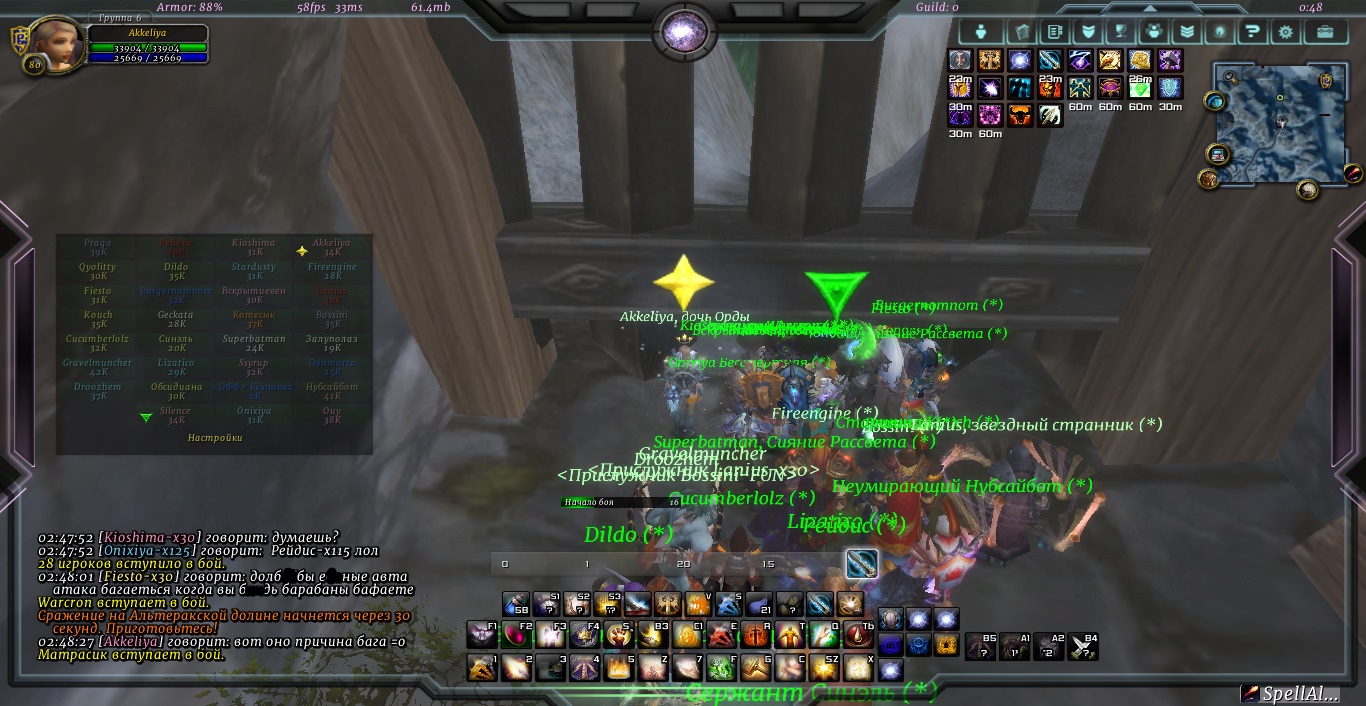Activate the crossed swords B4 slot
The height and width of the screenshot is (706, 1366).
click(1083, 647)
